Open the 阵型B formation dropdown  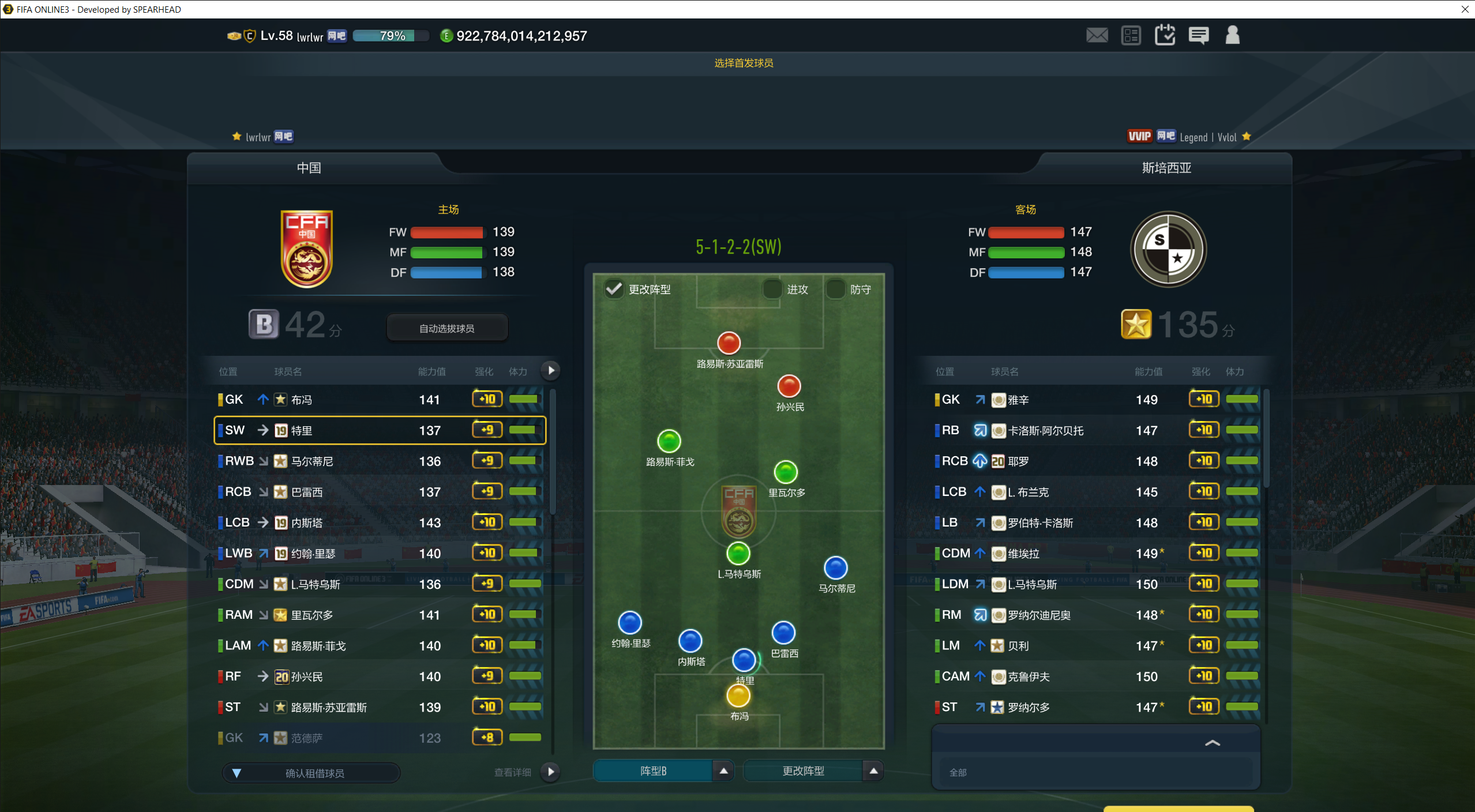[x=723, y=771]
